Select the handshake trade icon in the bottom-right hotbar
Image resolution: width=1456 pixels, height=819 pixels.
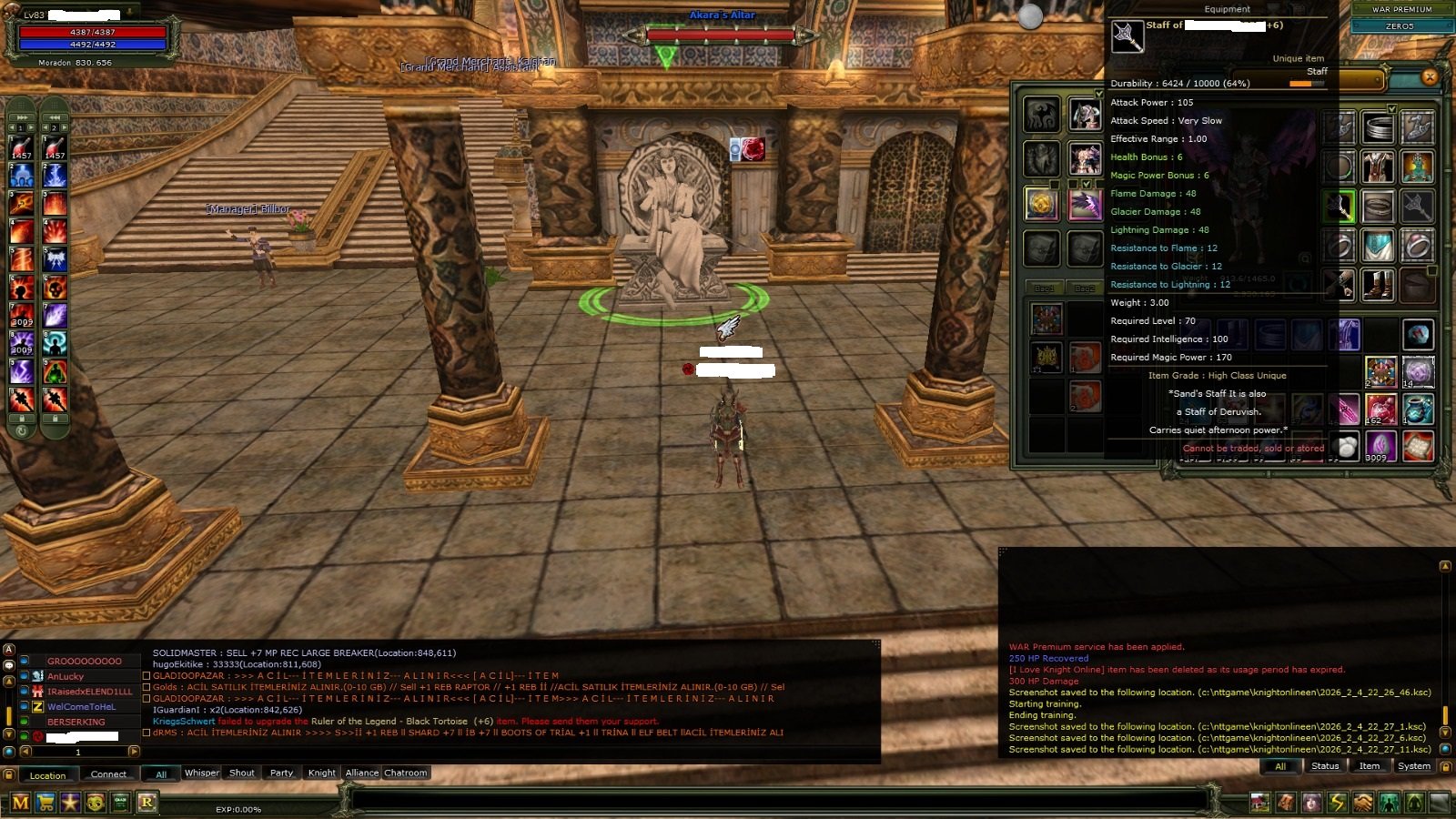1363,802
